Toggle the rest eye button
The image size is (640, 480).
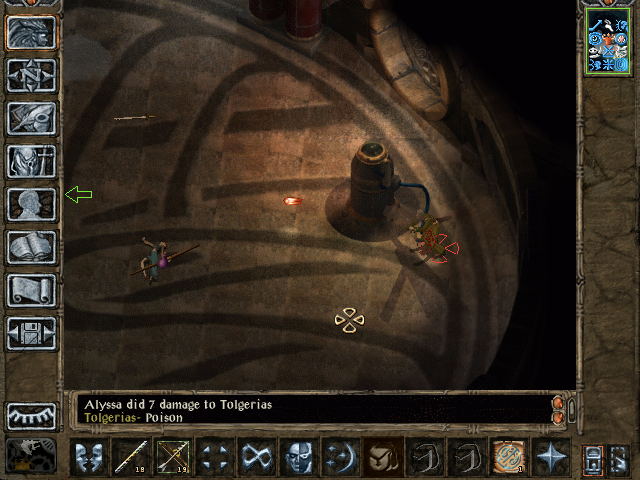point(32,416)
